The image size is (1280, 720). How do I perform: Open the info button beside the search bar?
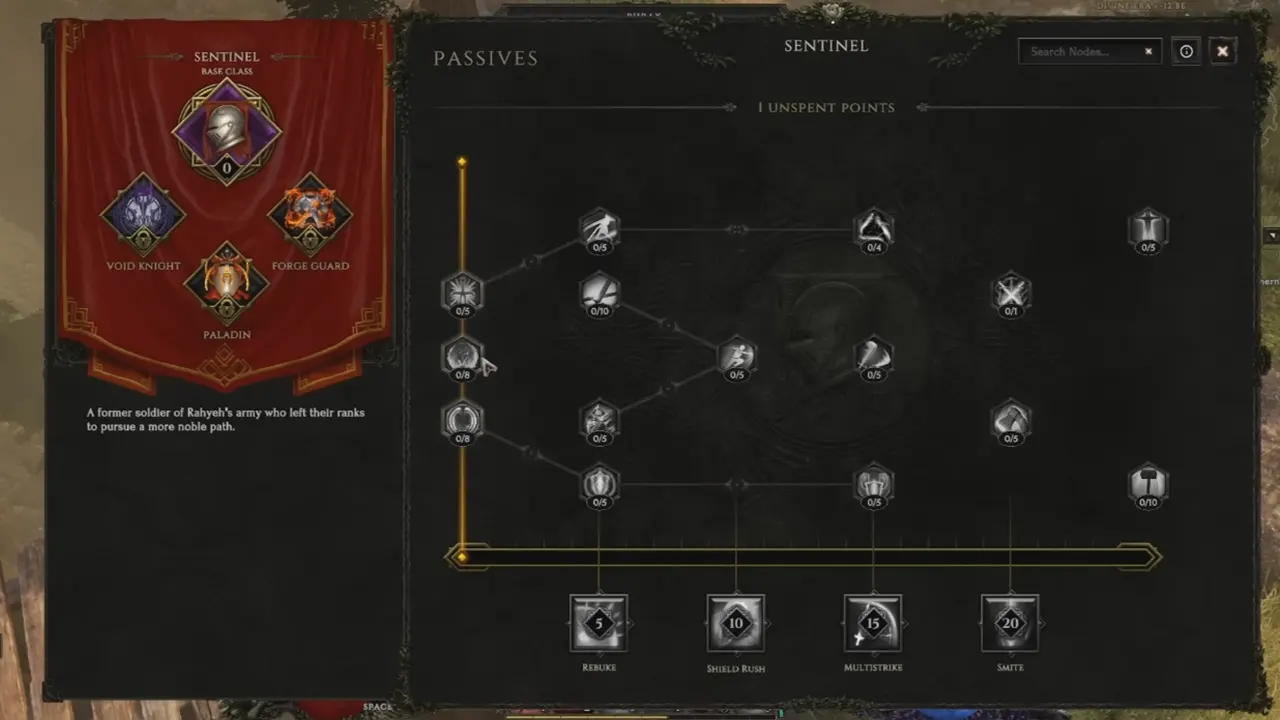pos(1186,51)
